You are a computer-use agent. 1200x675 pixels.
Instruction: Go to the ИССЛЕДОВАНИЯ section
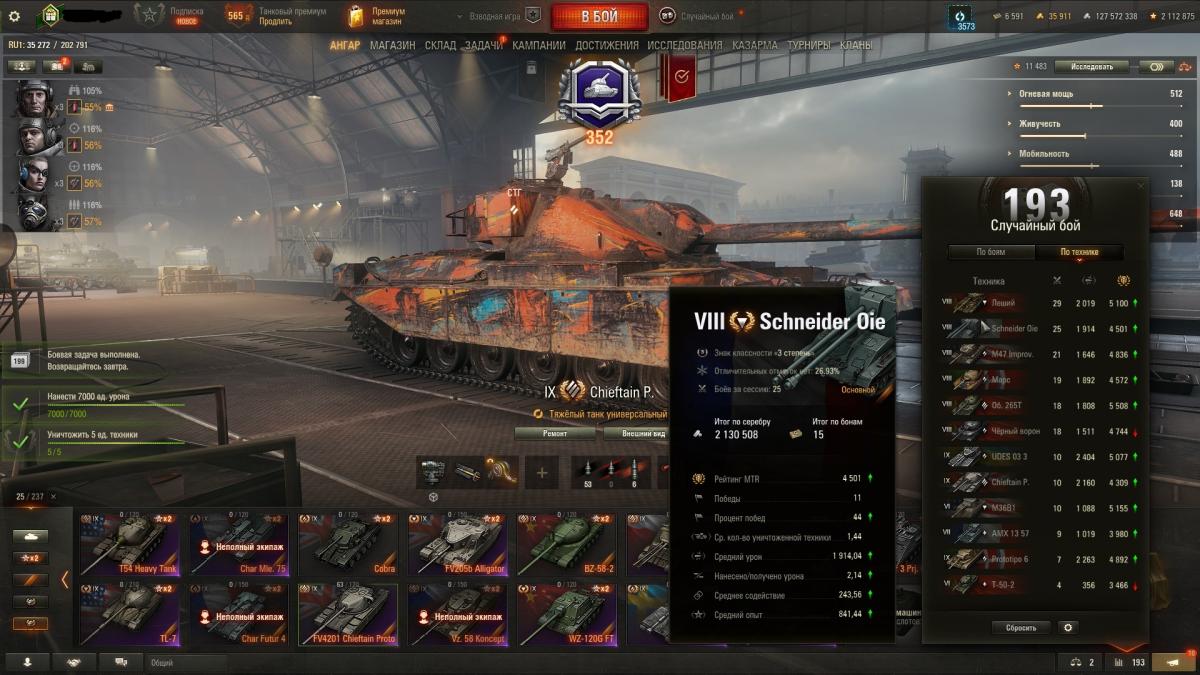[684, 45]
